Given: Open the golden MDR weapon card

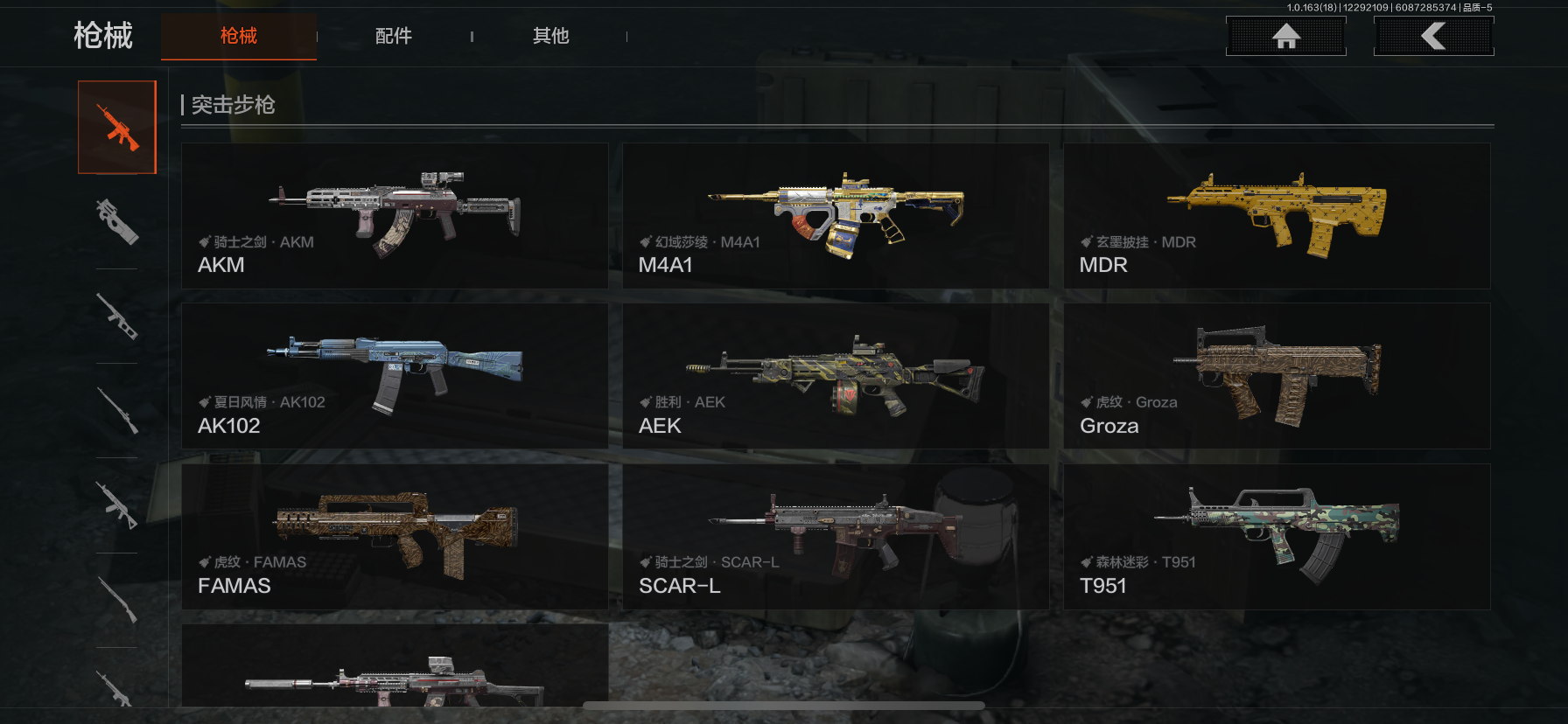Looking at the screenshot, I should click(1277, 216).
